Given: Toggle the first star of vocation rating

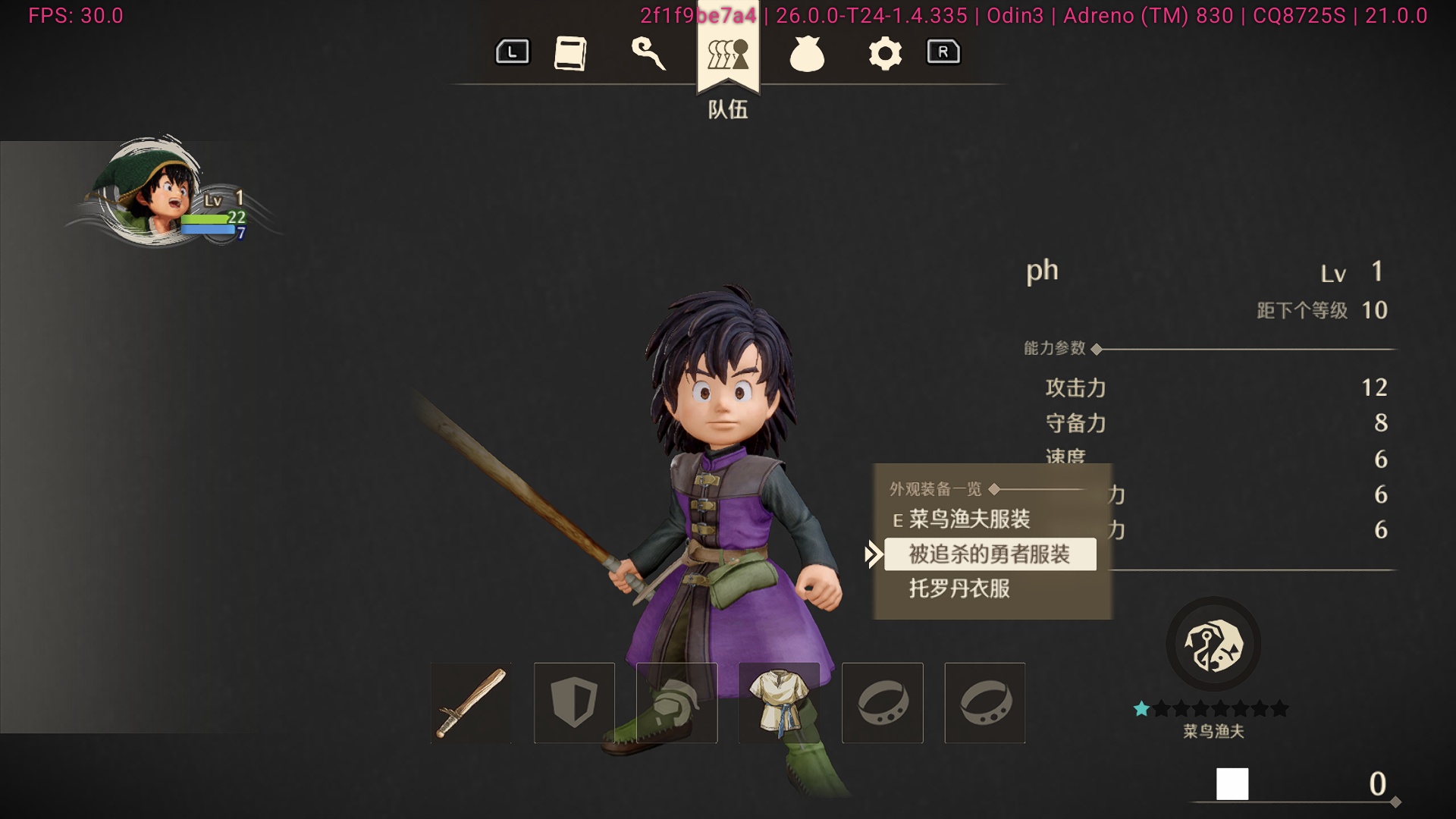Looking at the screenshot, I should point(1143,708).
